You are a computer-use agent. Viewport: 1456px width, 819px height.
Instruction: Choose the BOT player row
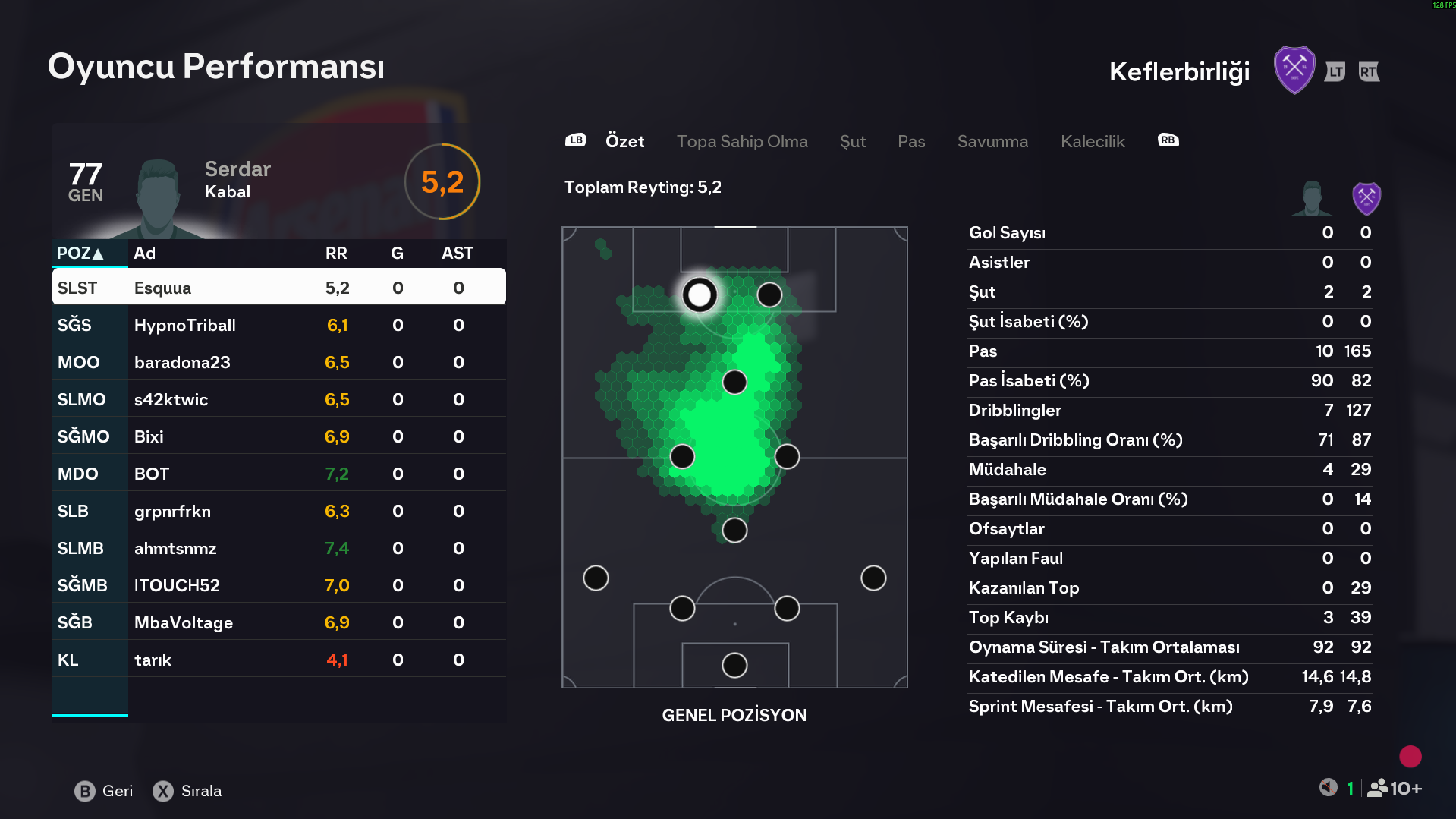pos(278,474)
